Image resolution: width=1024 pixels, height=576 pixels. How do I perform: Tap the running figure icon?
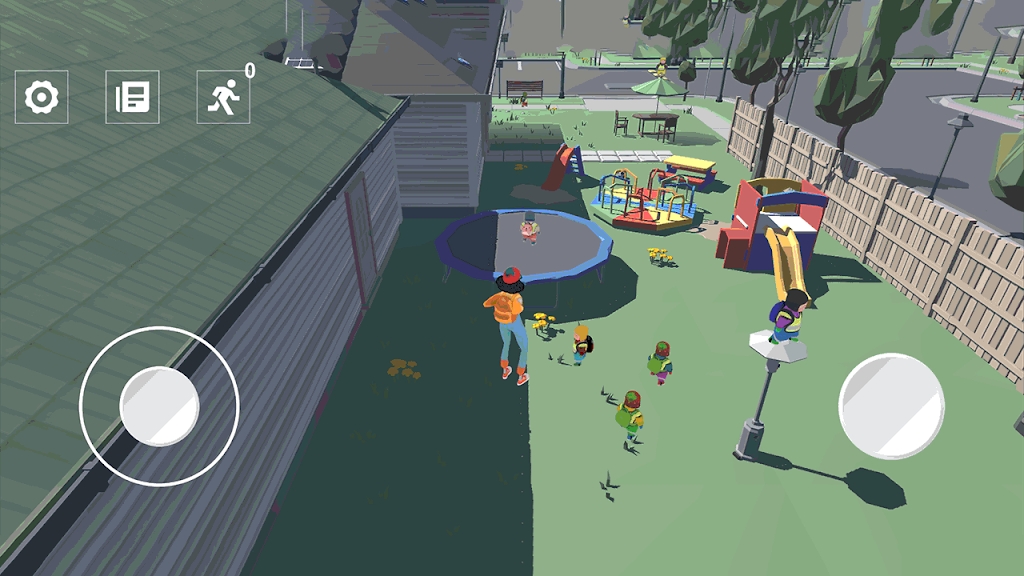[223, 97]
